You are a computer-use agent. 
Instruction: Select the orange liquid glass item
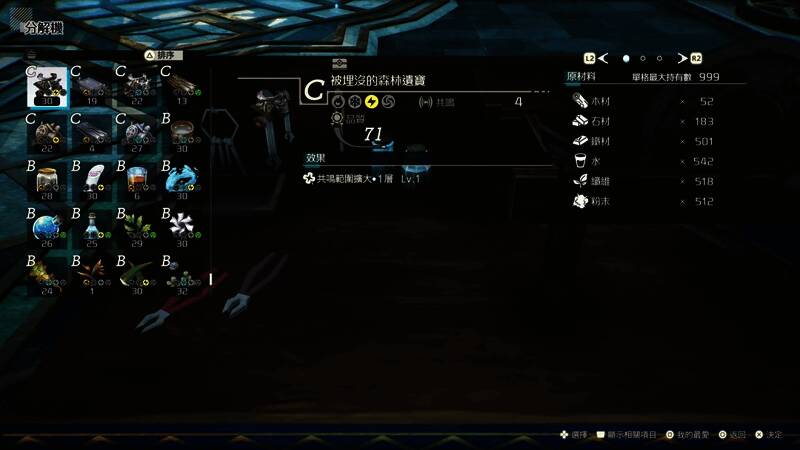click(x=136, y=180)
